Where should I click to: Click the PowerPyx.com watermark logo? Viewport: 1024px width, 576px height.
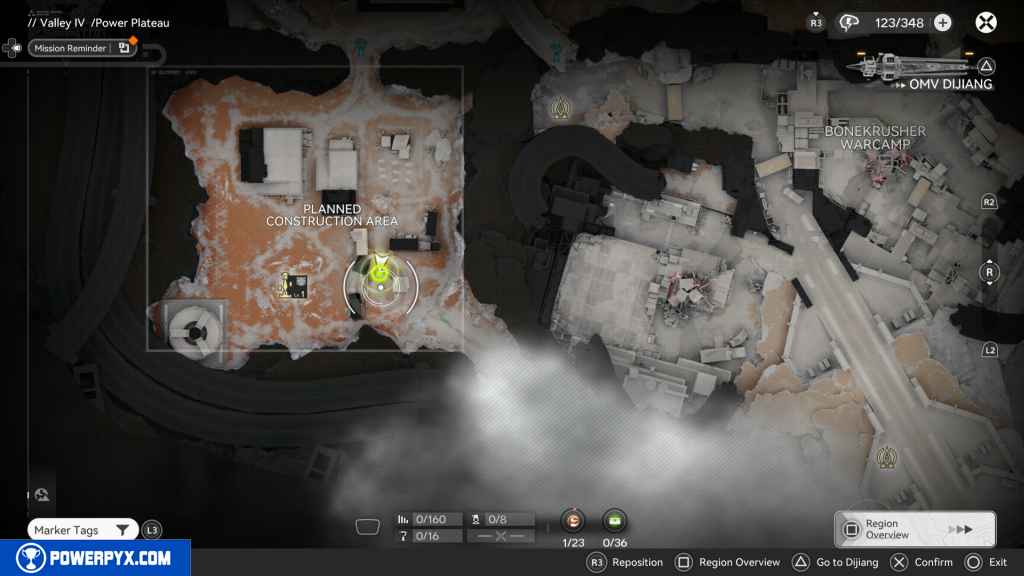95,558
